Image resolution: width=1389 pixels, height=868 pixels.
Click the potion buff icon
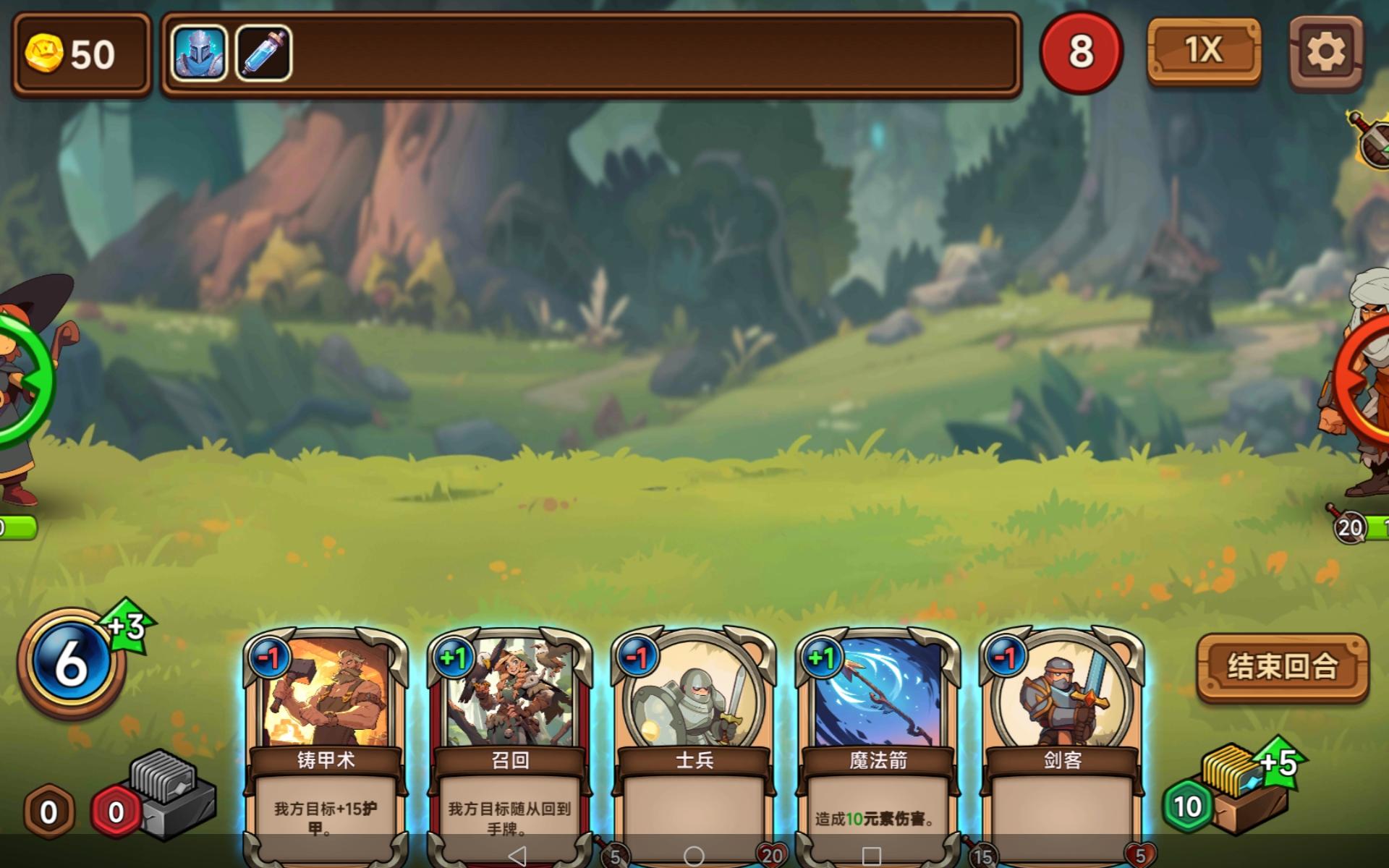tap(263, 51)
